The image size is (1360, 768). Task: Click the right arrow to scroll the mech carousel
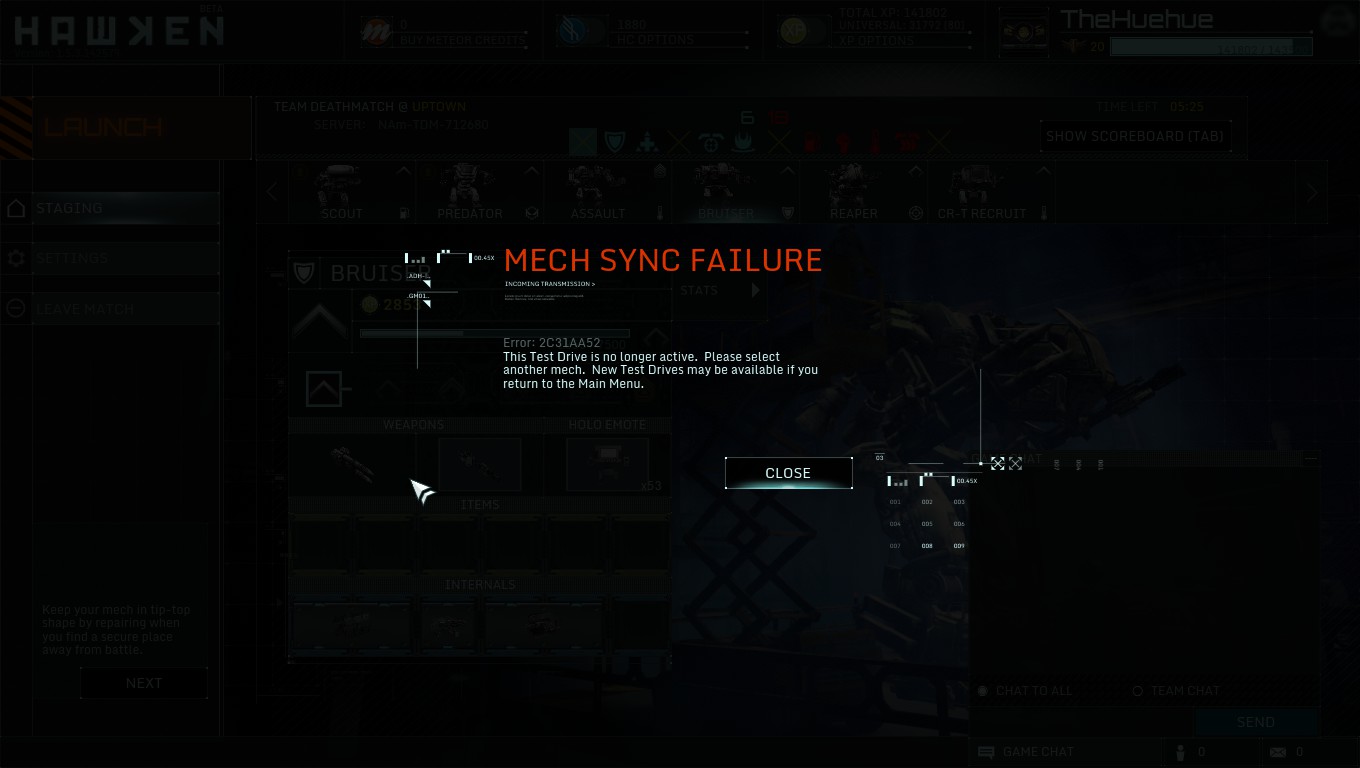coord(1311,191)
